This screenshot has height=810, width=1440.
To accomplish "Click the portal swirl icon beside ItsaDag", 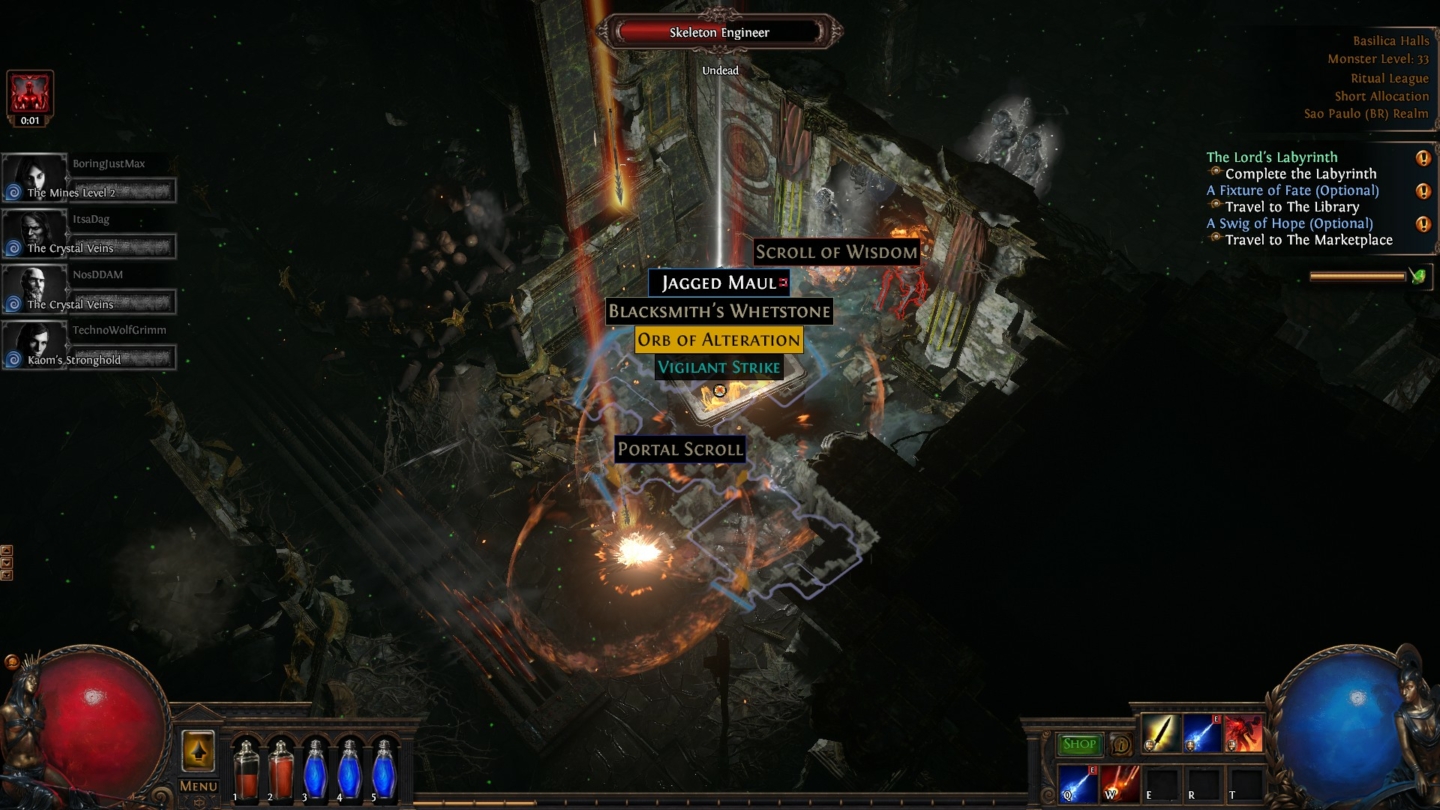I will point(14,246).
